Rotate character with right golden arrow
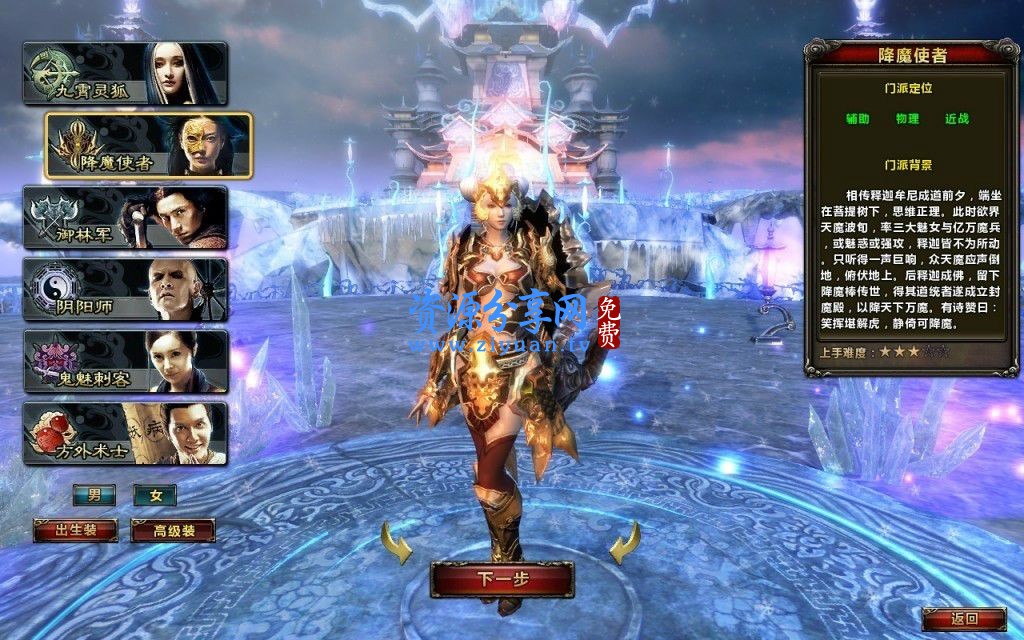This screenshot has width=1024, height=640. 625,546
